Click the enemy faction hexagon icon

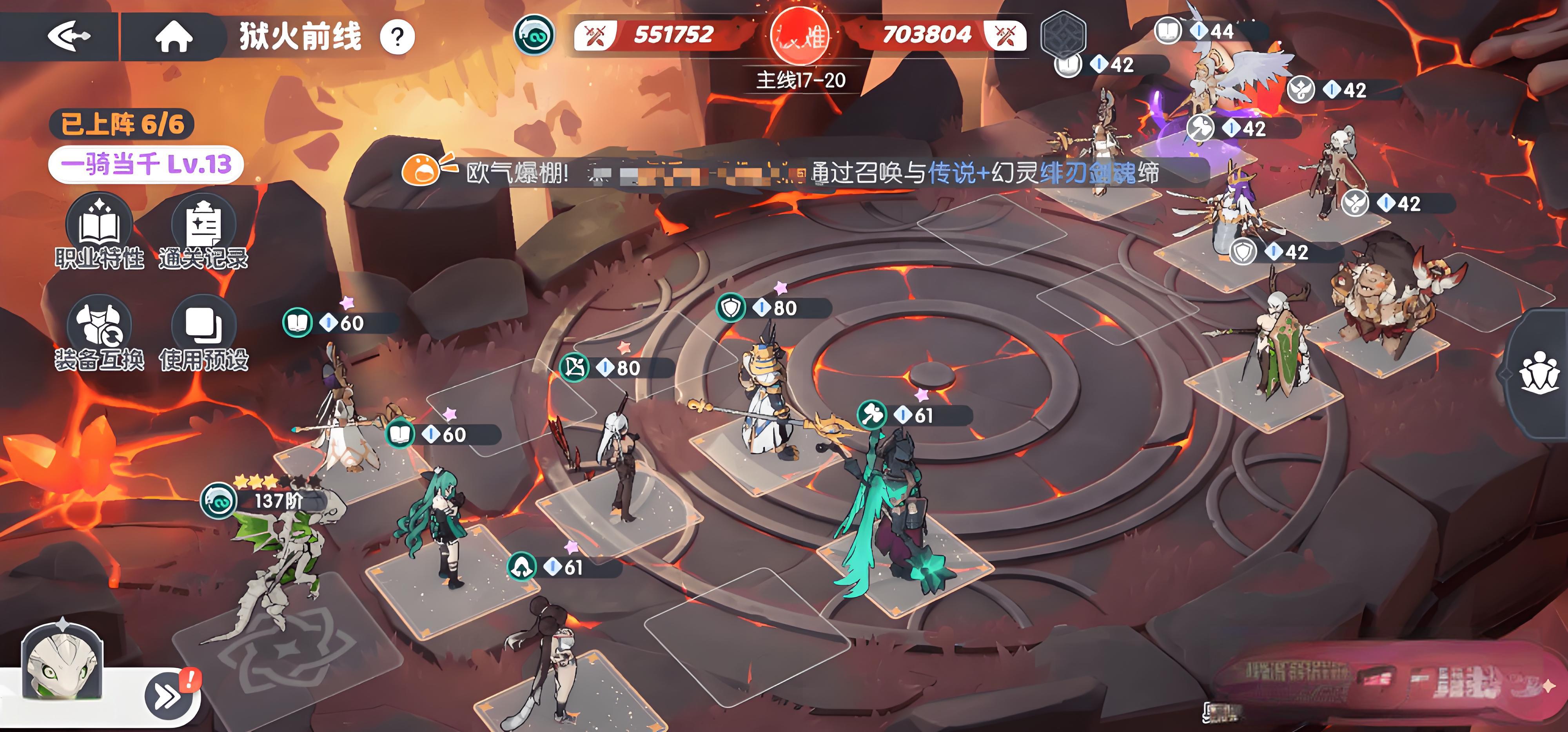(x=1063, y=34)
